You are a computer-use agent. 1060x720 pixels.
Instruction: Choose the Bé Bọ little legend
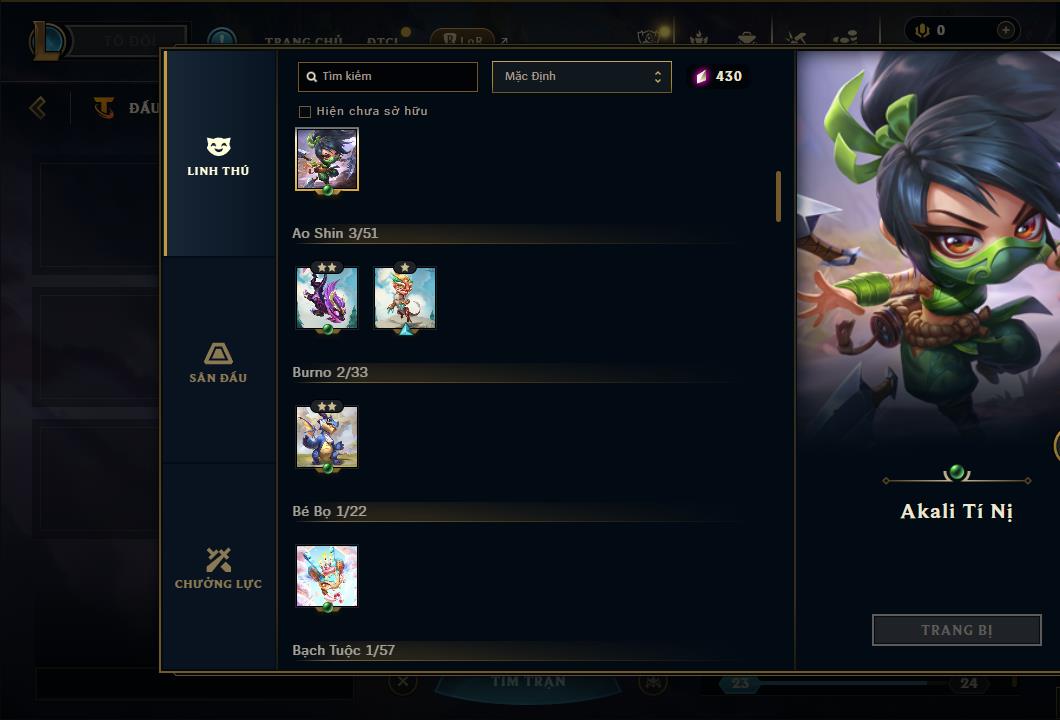327,576
